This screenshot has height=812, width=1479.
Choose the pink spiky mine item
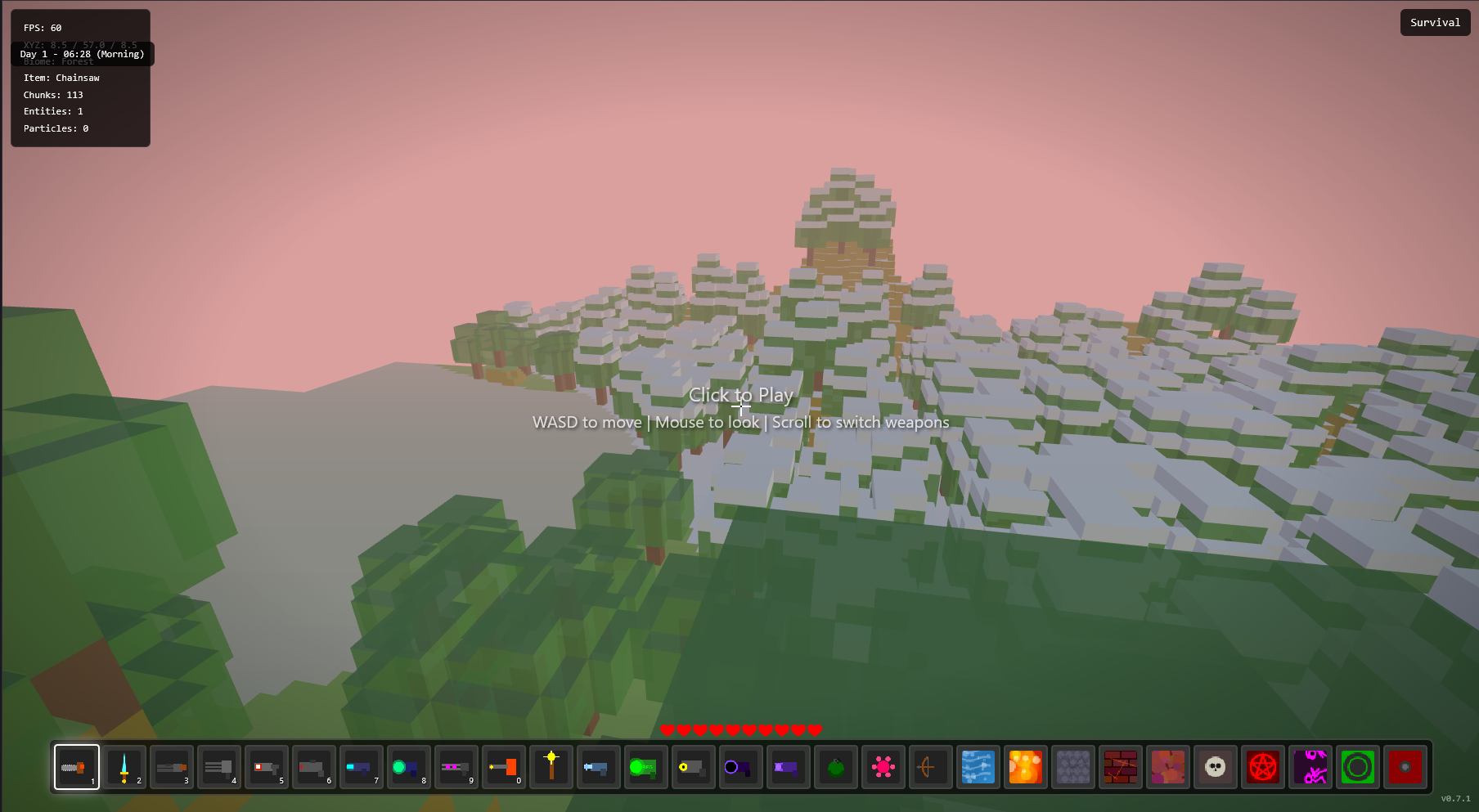(x=883, y=767)
